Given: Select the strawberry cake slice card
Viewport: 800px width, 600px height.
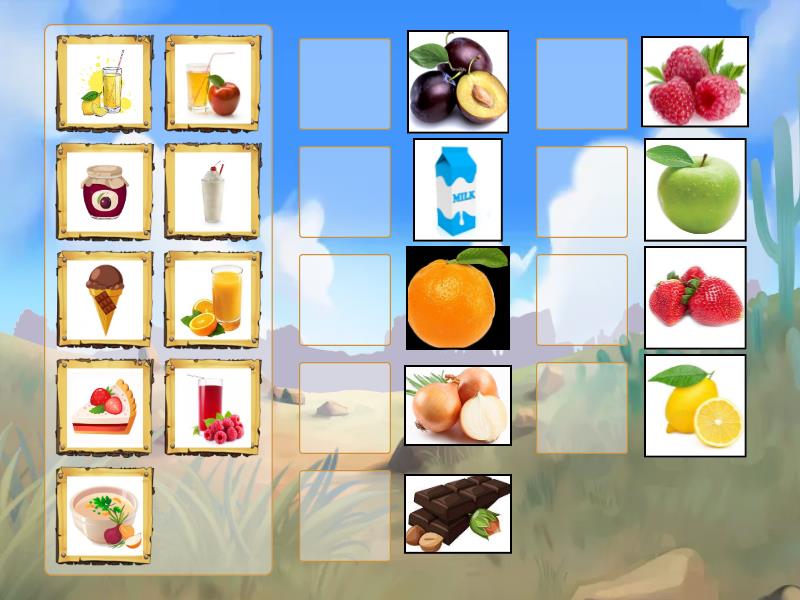Looking at the screenshot, I should tap(105, 407).
